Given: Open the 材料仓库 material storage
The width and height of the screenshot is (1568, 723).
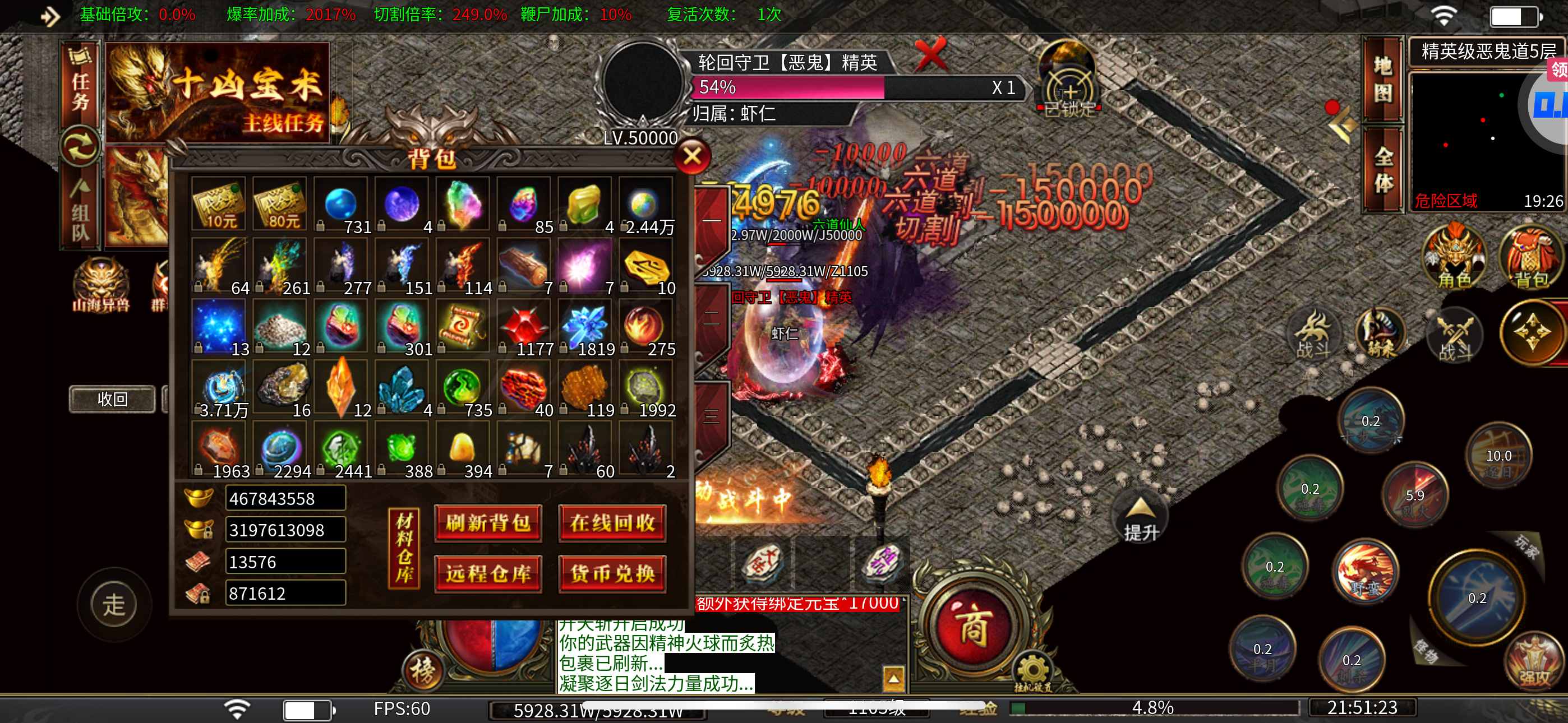Looking at the screenshot, I should pos(404,548).
